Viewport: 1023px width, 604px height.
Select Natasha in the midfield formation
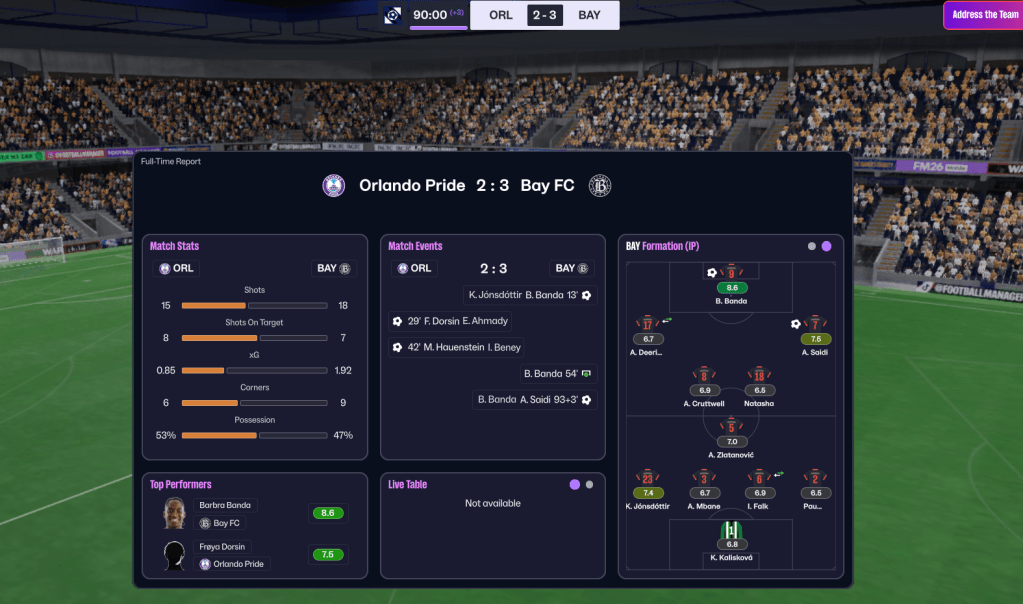click(759, 377)
